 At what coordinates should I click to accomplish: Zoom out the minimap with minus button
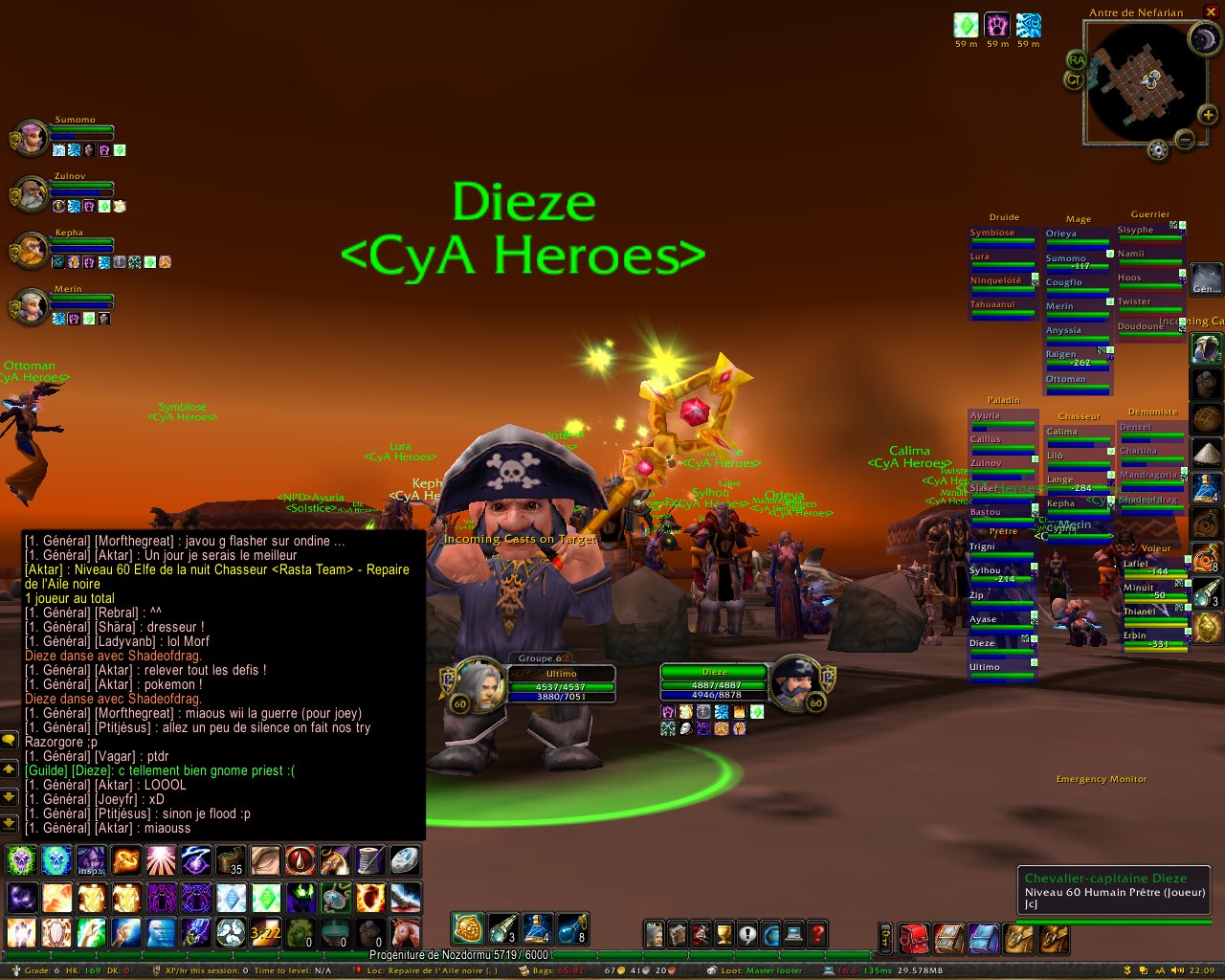(1185, 140)
